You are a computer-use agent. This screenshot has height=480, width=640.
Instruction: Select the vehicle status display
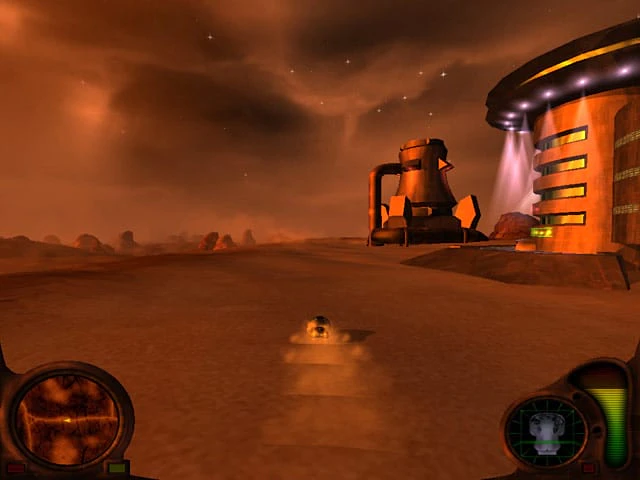click(x=545, y=431)
